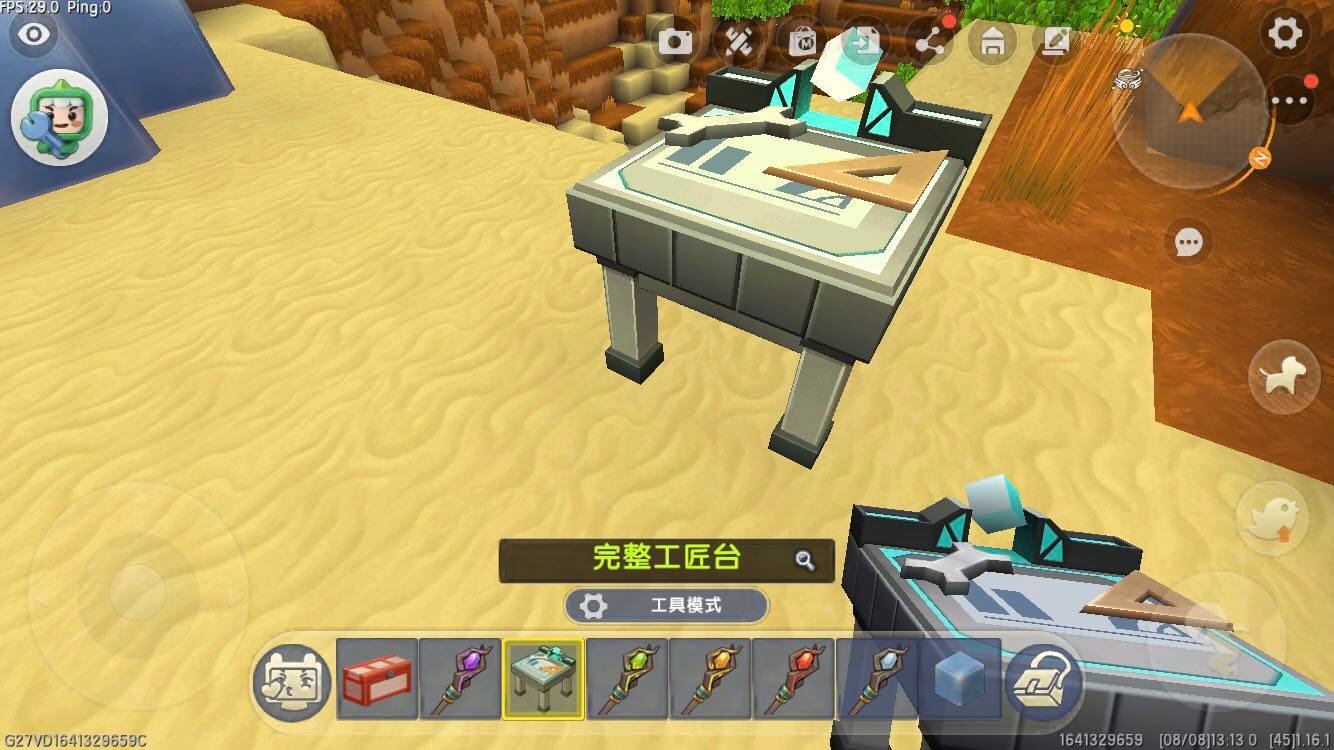This screenshot has height=750, width=1334.
Task: Open the edit pencil tool
Action: tap(1055, 41)
